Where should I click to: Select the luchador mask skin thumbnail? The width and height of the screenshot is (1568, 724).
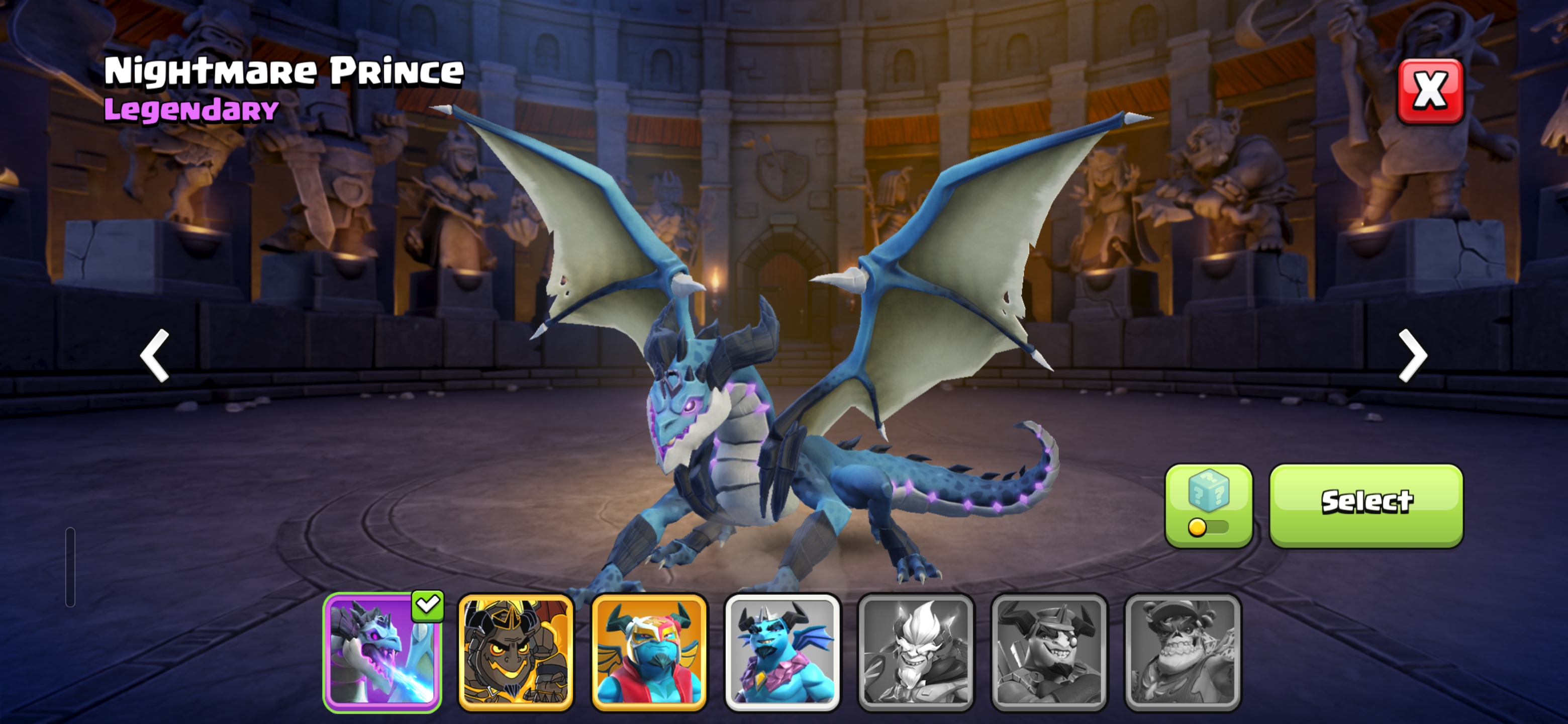pos(649,652)
